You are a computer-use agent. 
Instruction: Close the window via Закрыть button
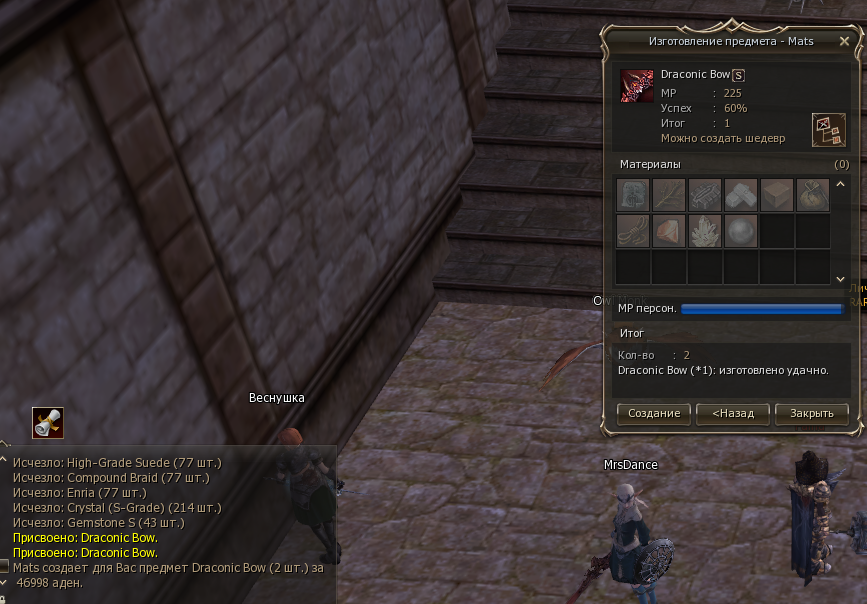tap(811, 413)
